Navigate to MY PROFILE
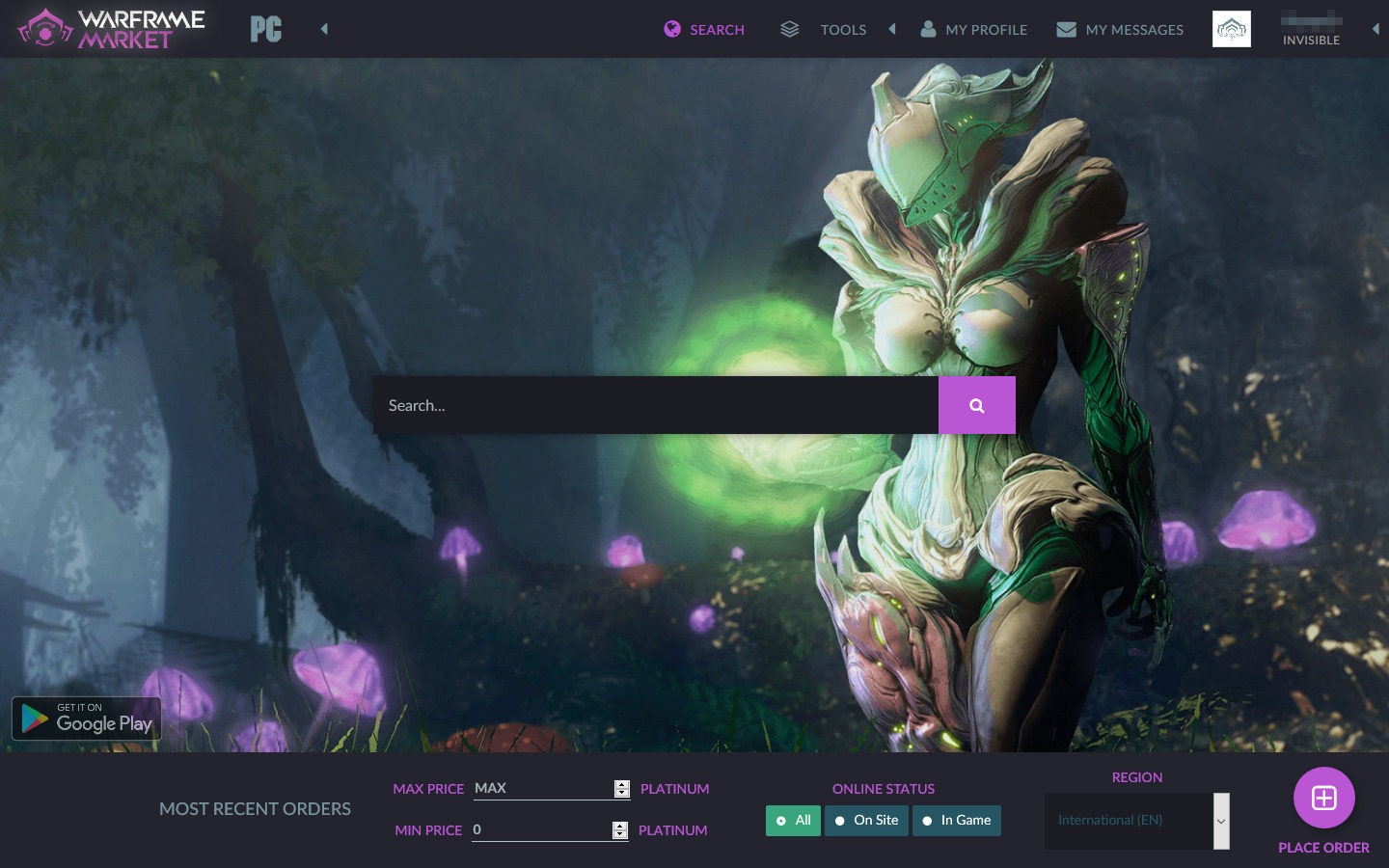 (986, 29)
